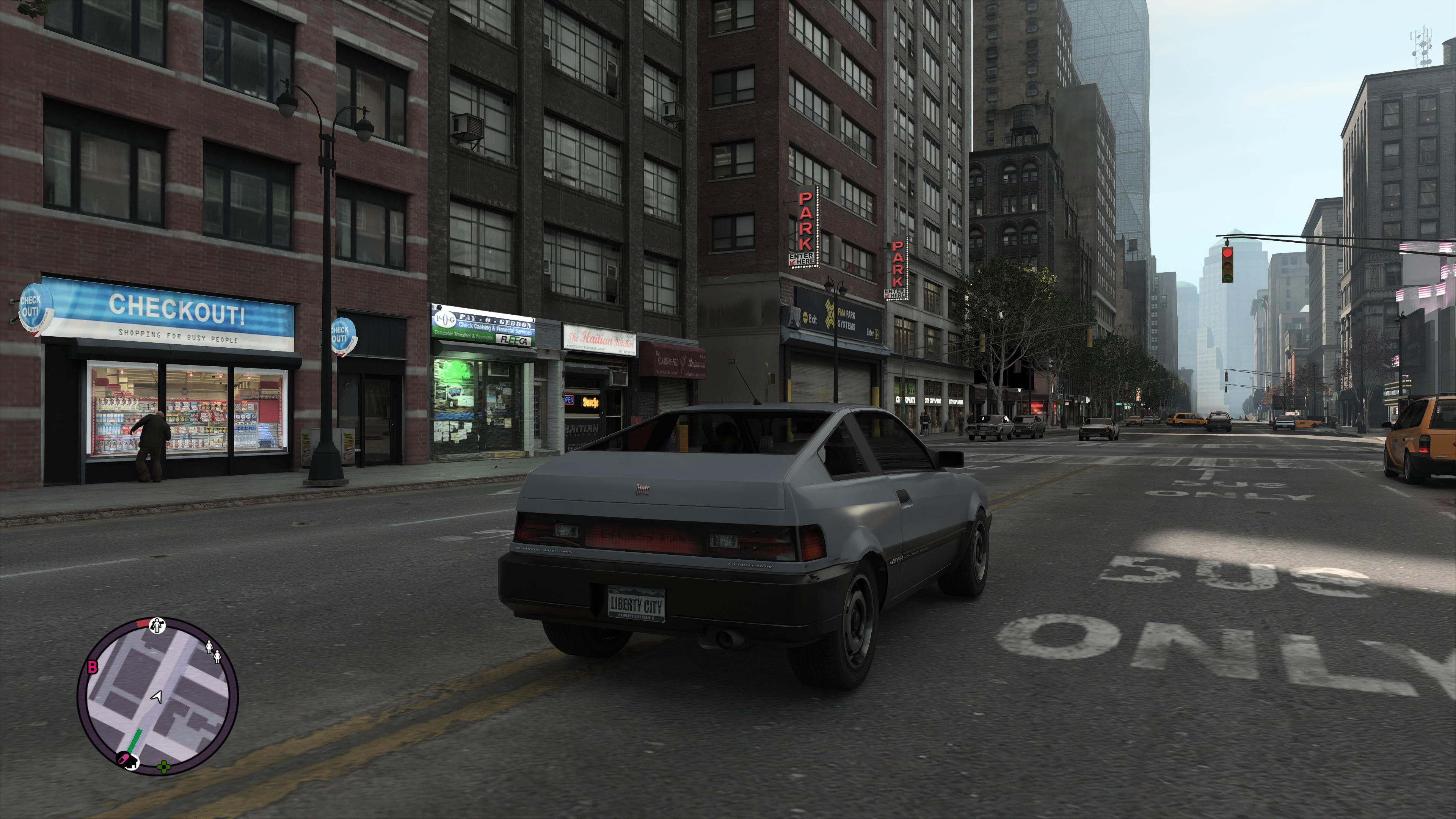Click the Exit arrow sign above the garage entrance
This screenshot has width=1456, height=819.
(x=806, y=318)
